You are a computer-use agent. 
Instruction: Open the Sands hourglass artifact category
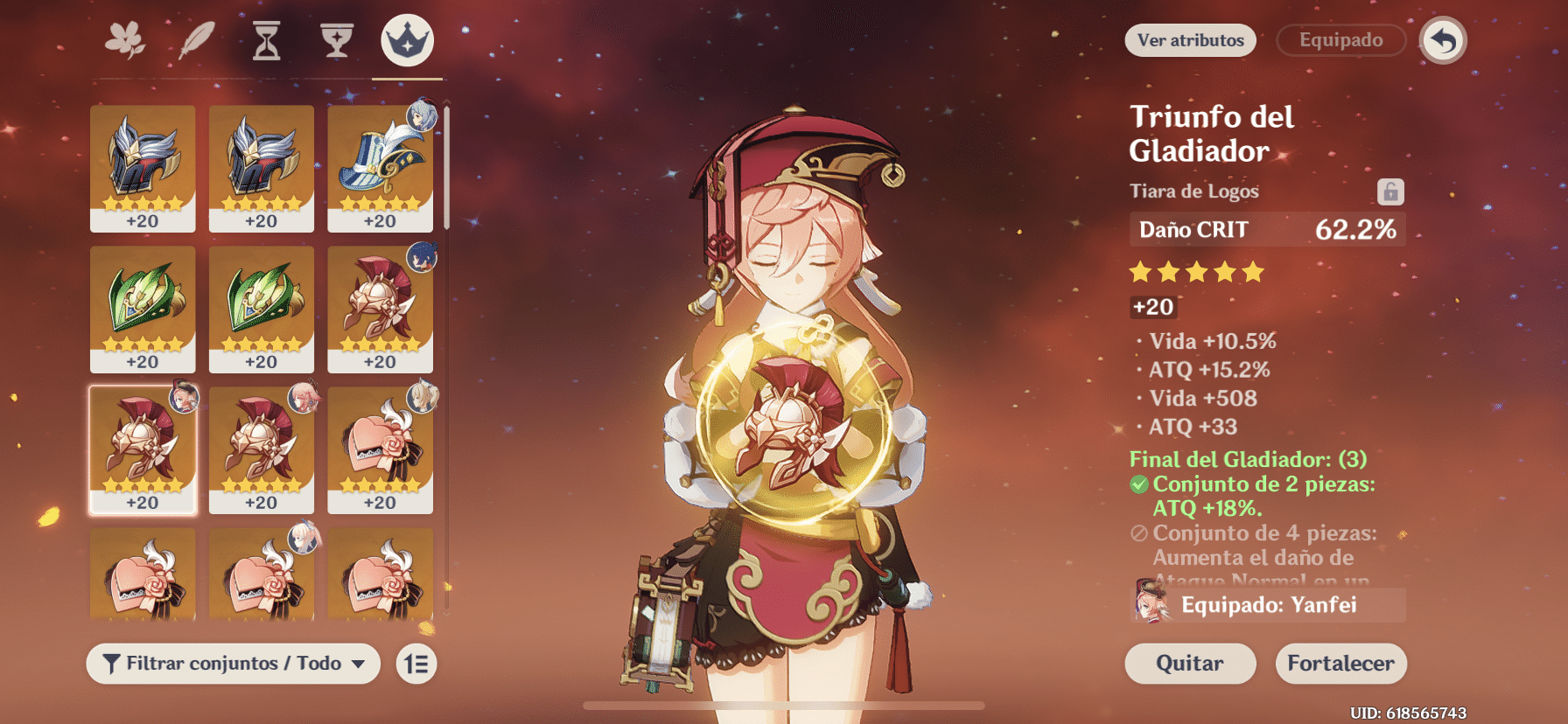[x=267, y=38]
